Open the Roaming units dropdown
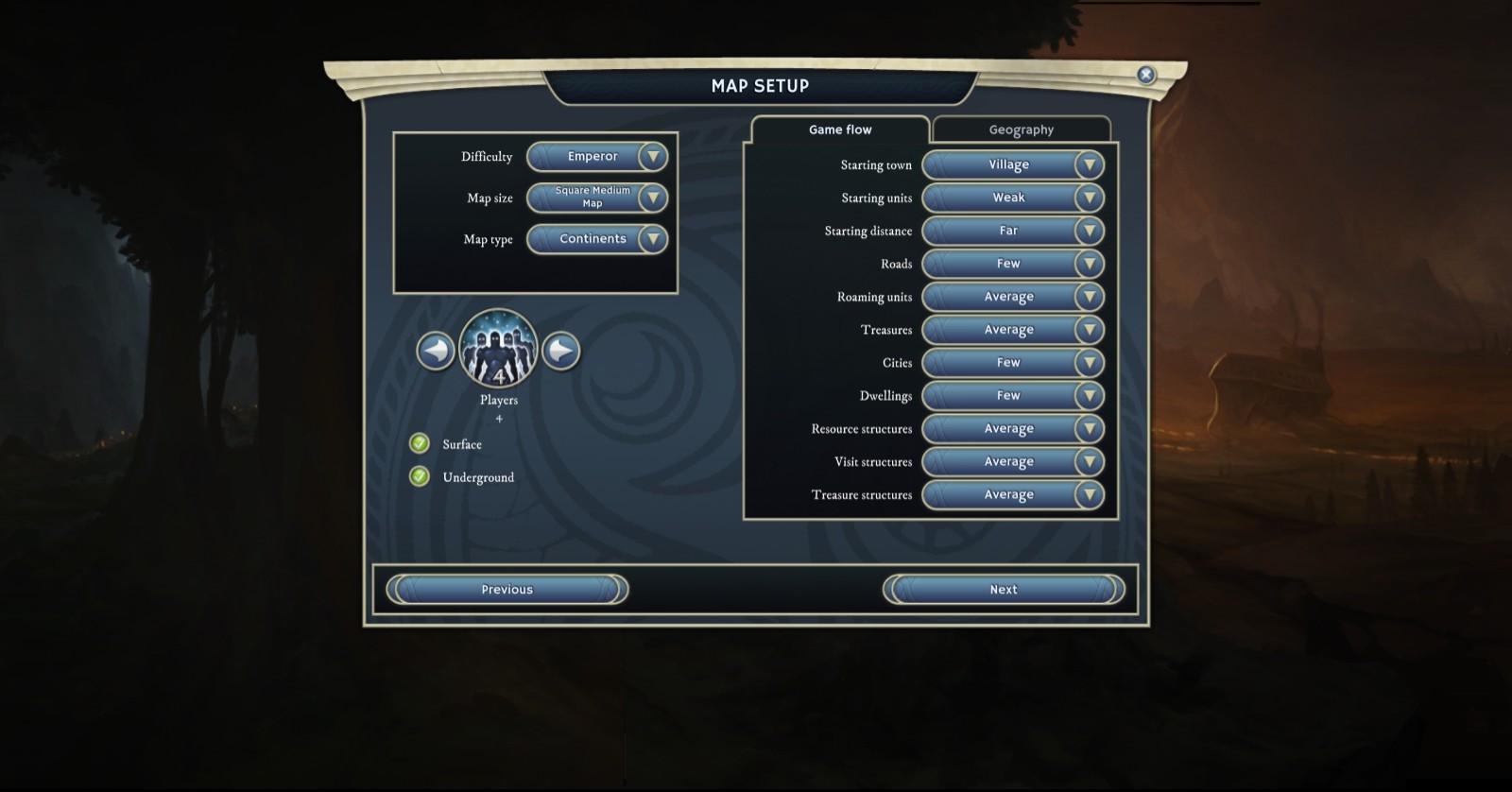 (x=1013, y=297)
